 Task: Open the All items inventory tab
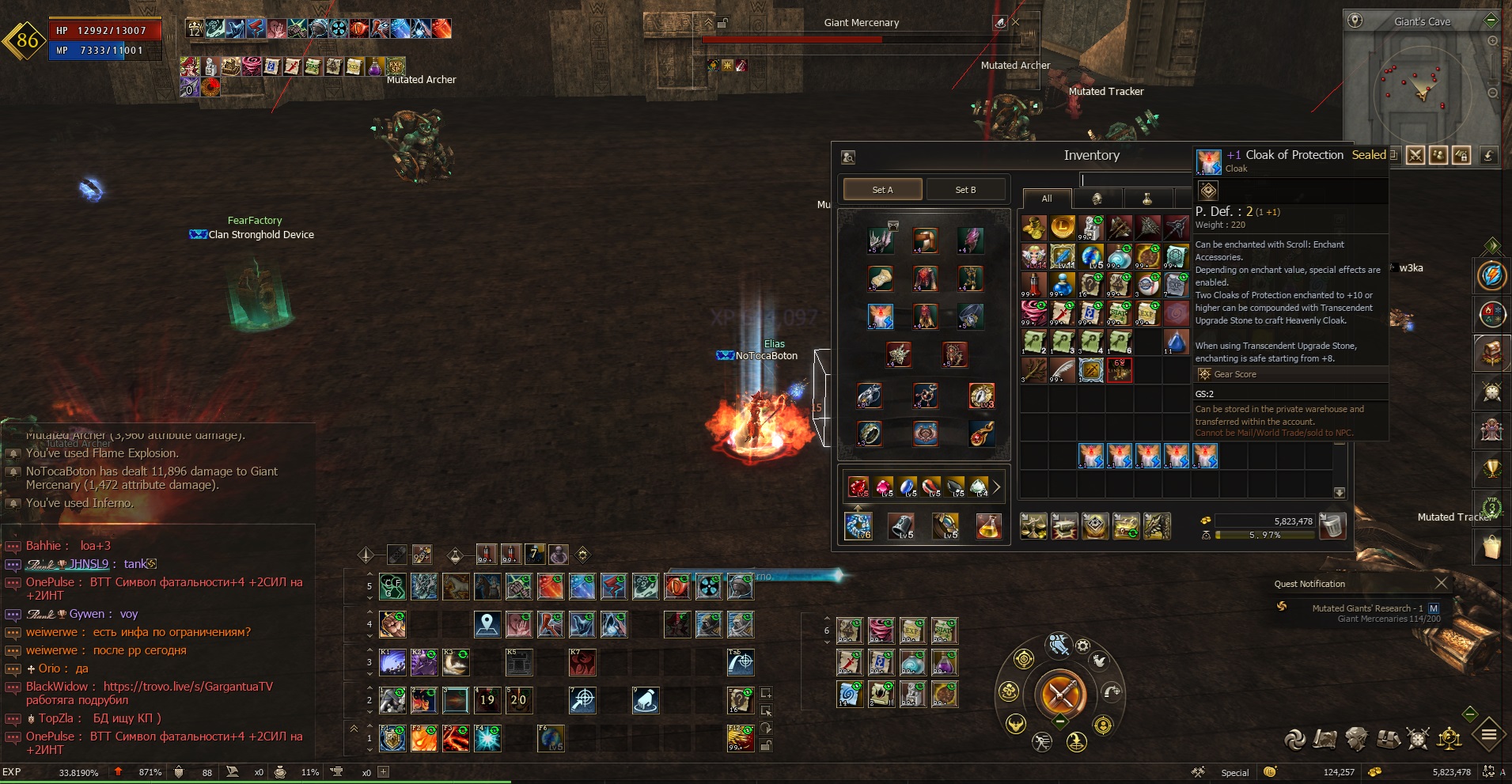(x=1046, y=199)
